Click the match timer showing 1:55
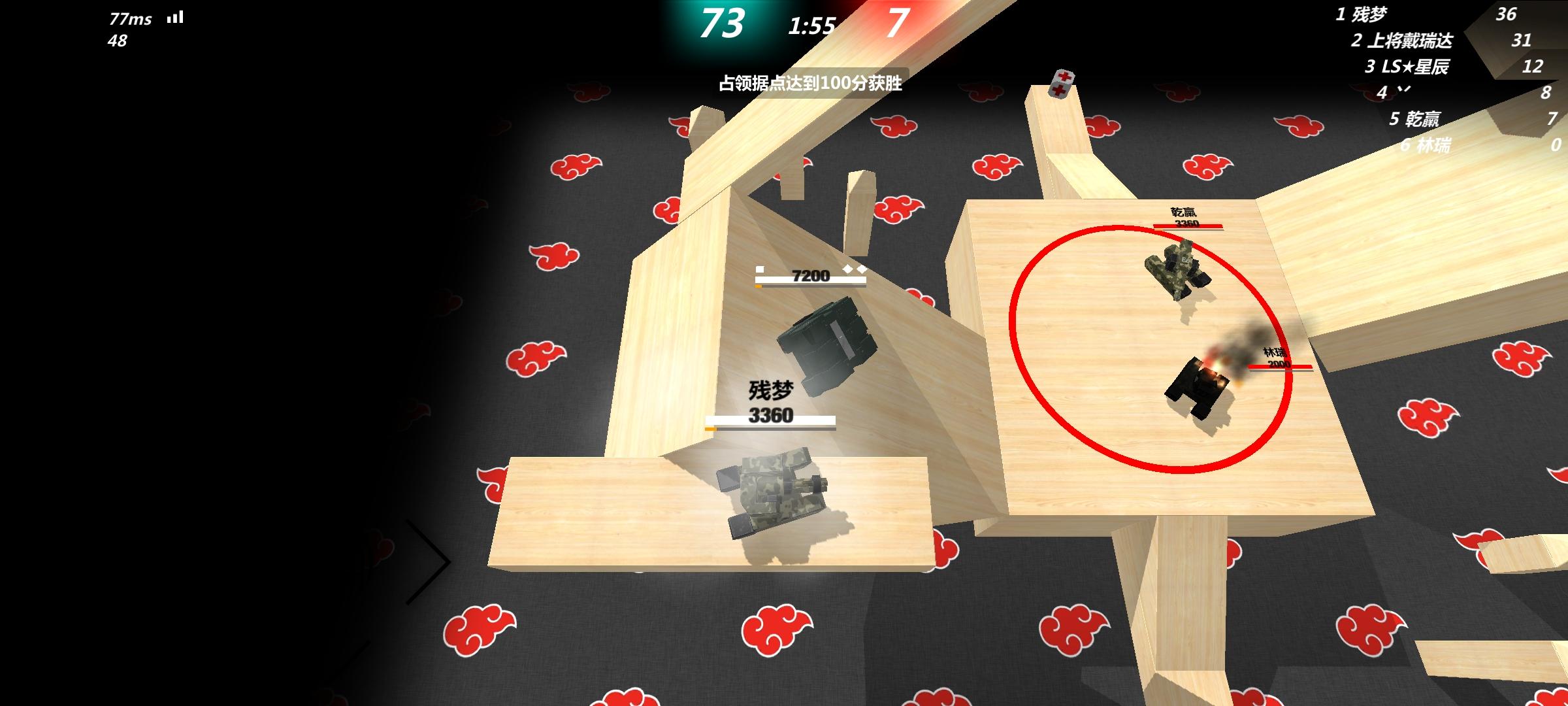The width and height of the screenshot is (1568, 706). pyautogui.click(x=811, y=25)
